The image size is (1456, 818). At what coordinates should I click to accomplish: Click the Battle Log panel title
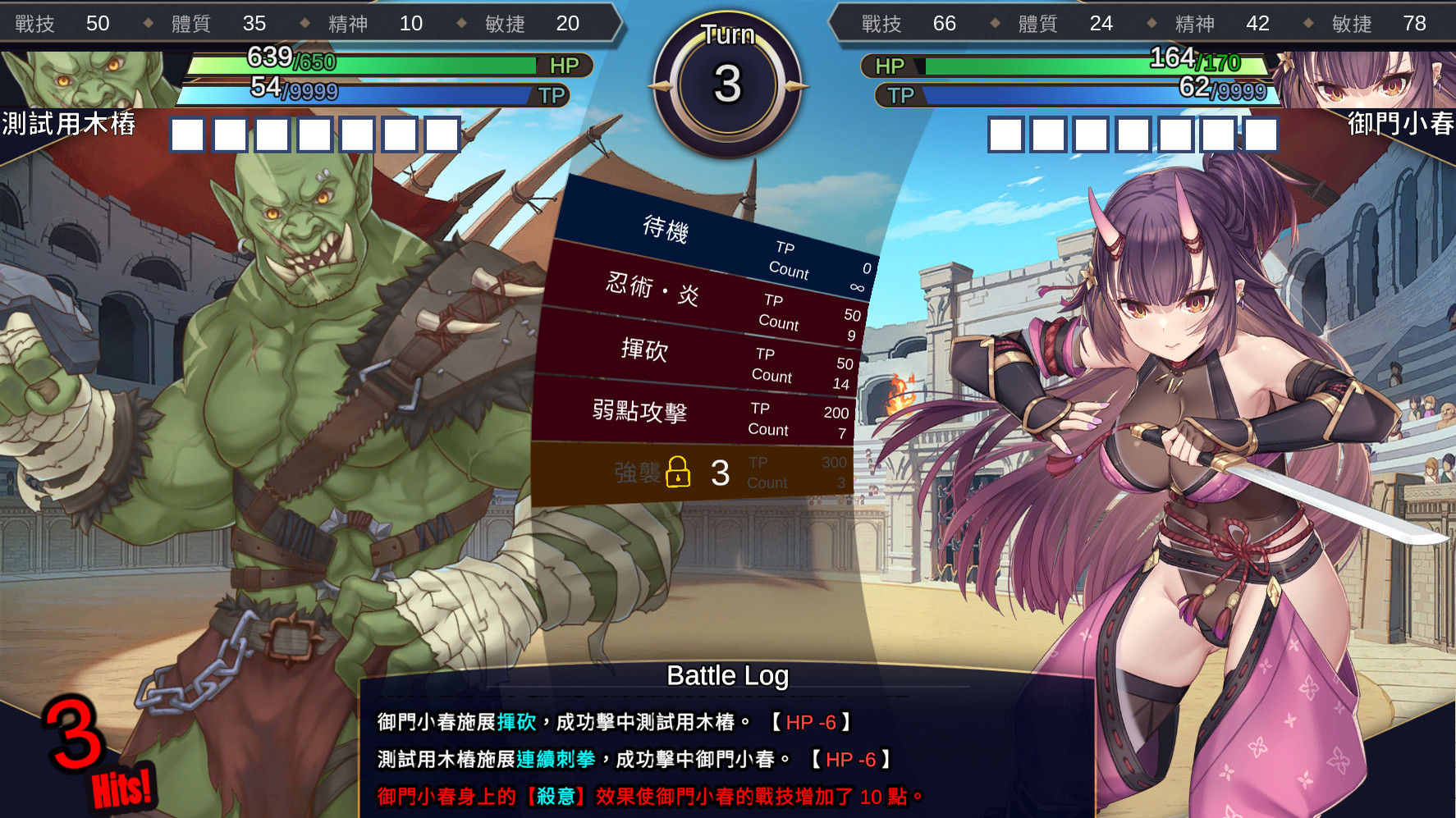(727, 677)
